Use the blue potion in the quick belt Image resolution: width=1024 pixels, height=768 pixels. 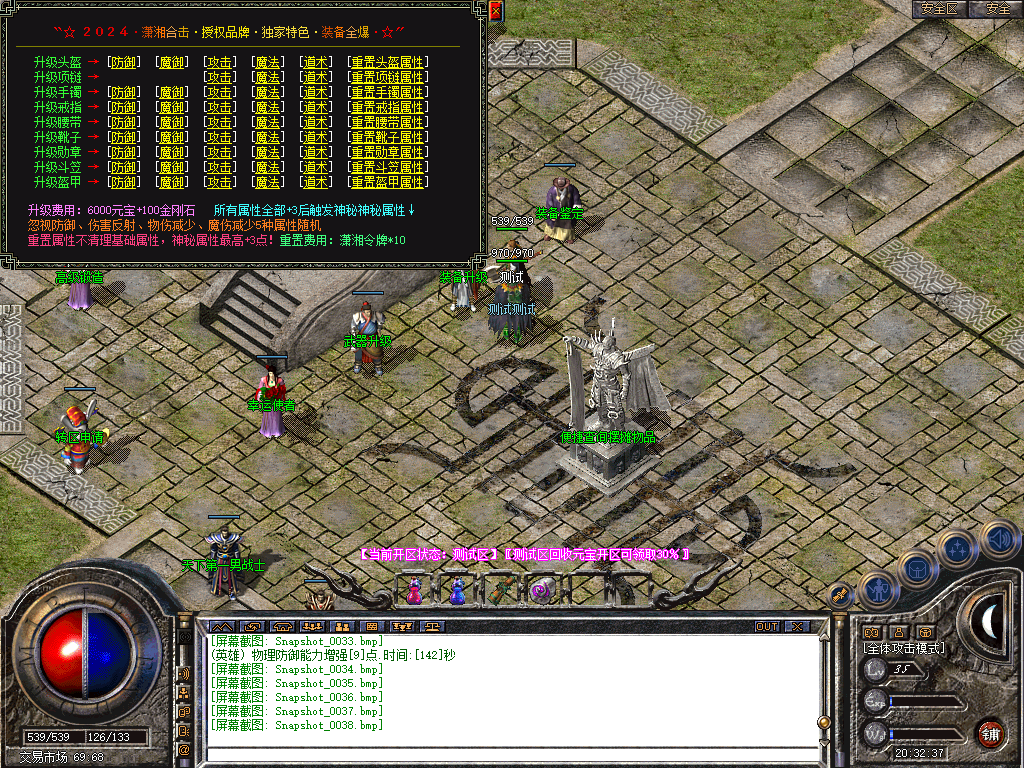(x=457, y=592)
